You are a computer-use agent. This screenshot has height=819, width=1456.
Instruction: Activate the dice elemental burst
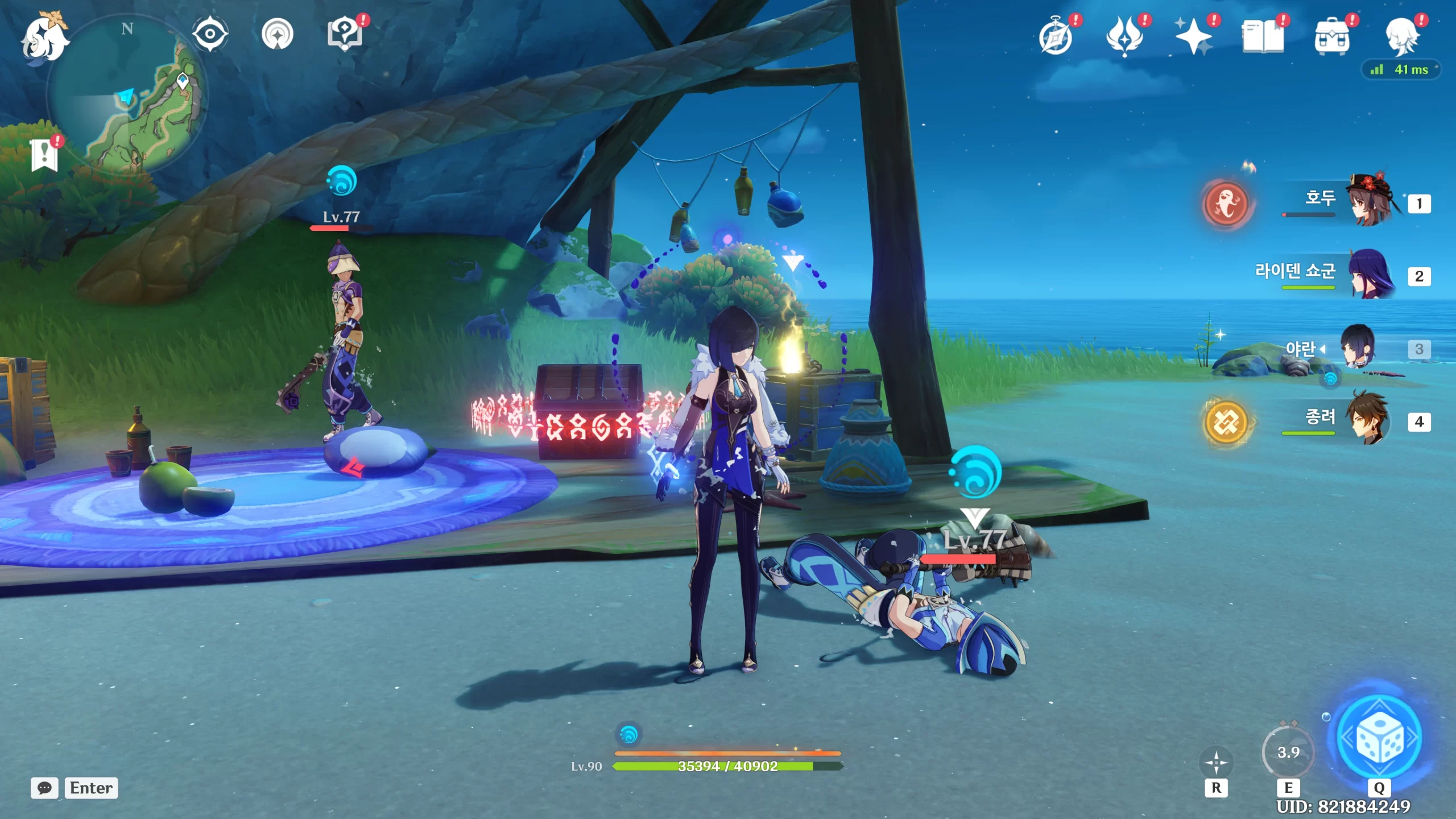coord(1379,738)
